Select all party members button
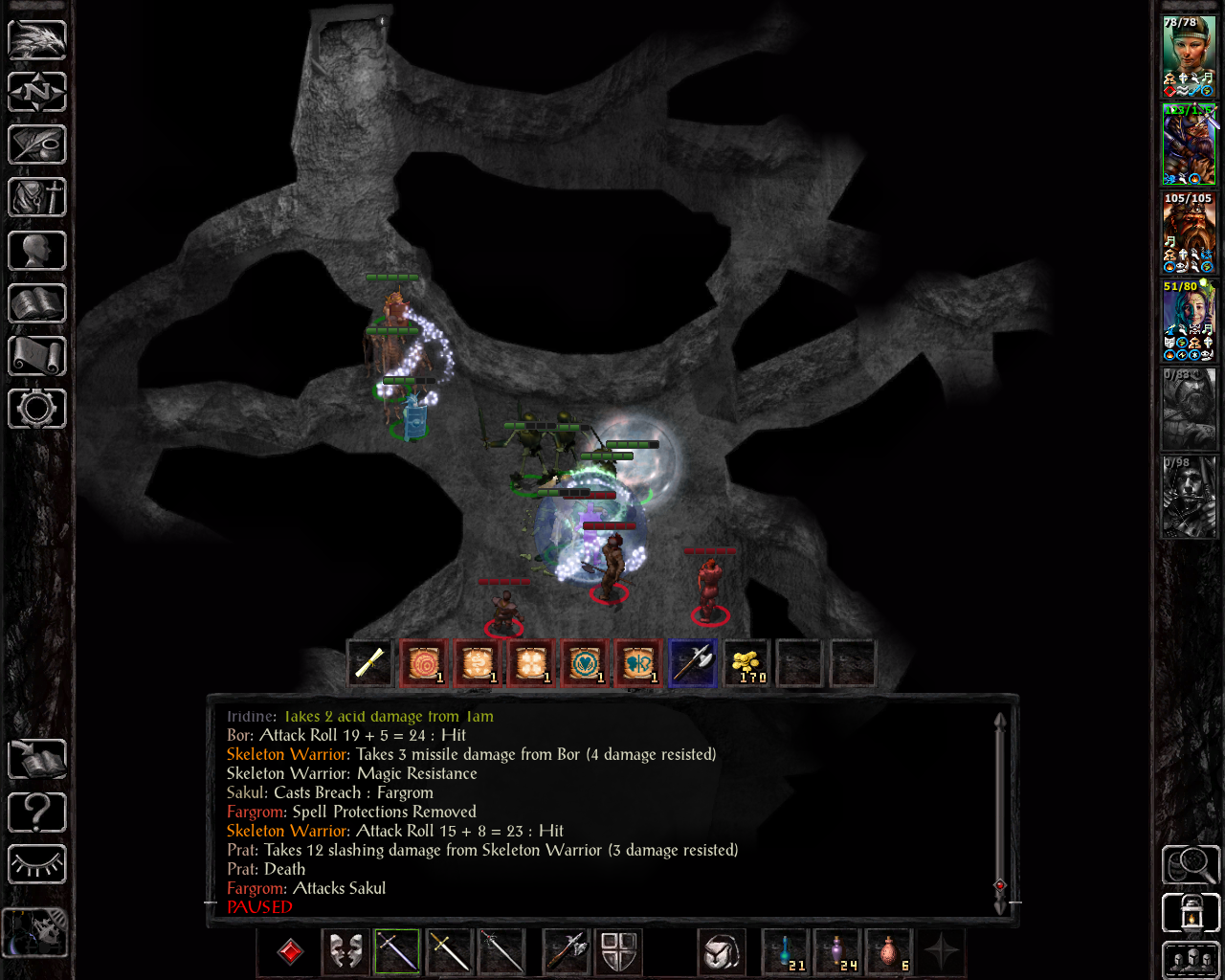1225x980 pixels. [1190, 960]
